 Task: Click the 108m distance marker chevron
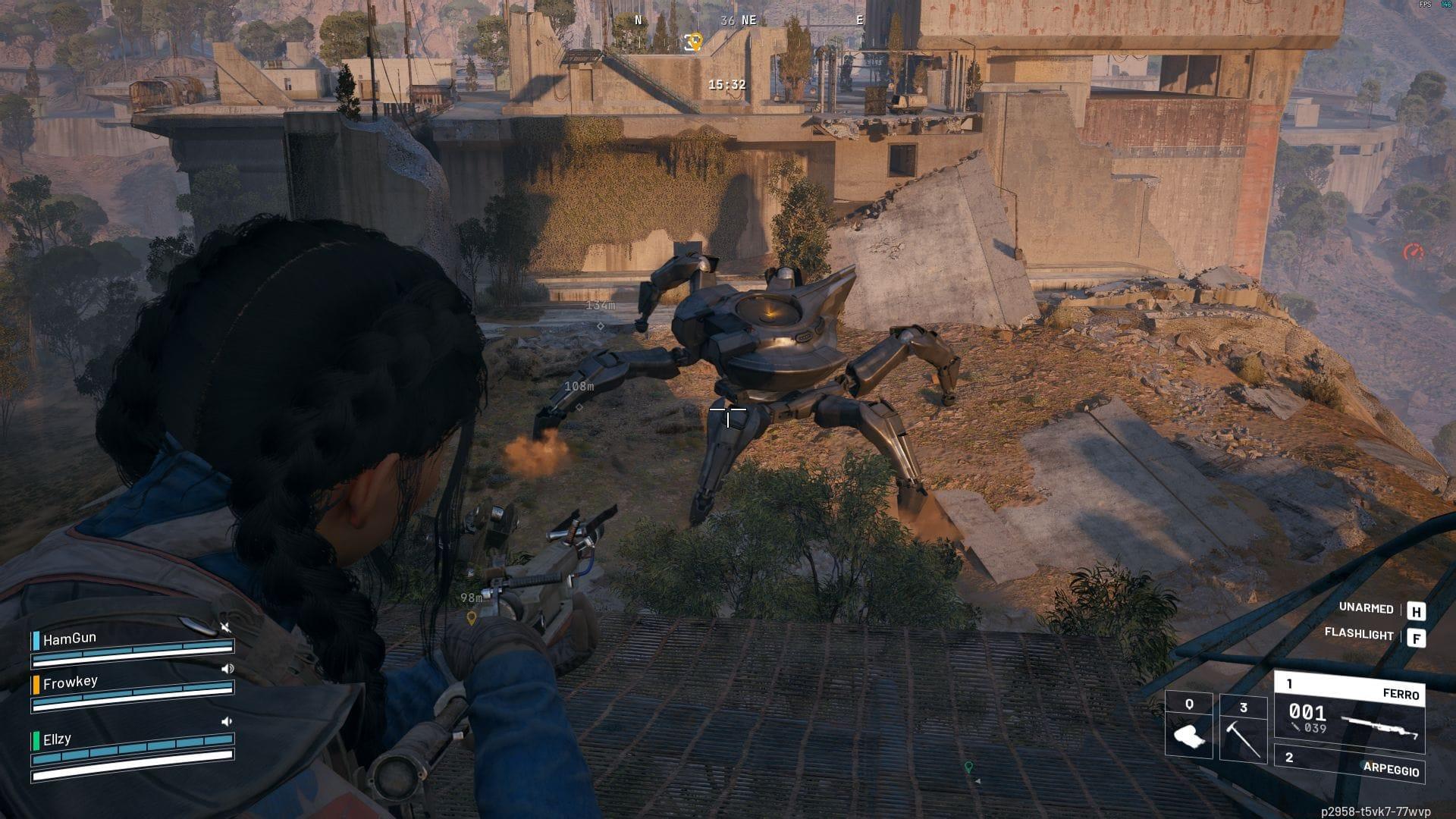pos(579,406)
